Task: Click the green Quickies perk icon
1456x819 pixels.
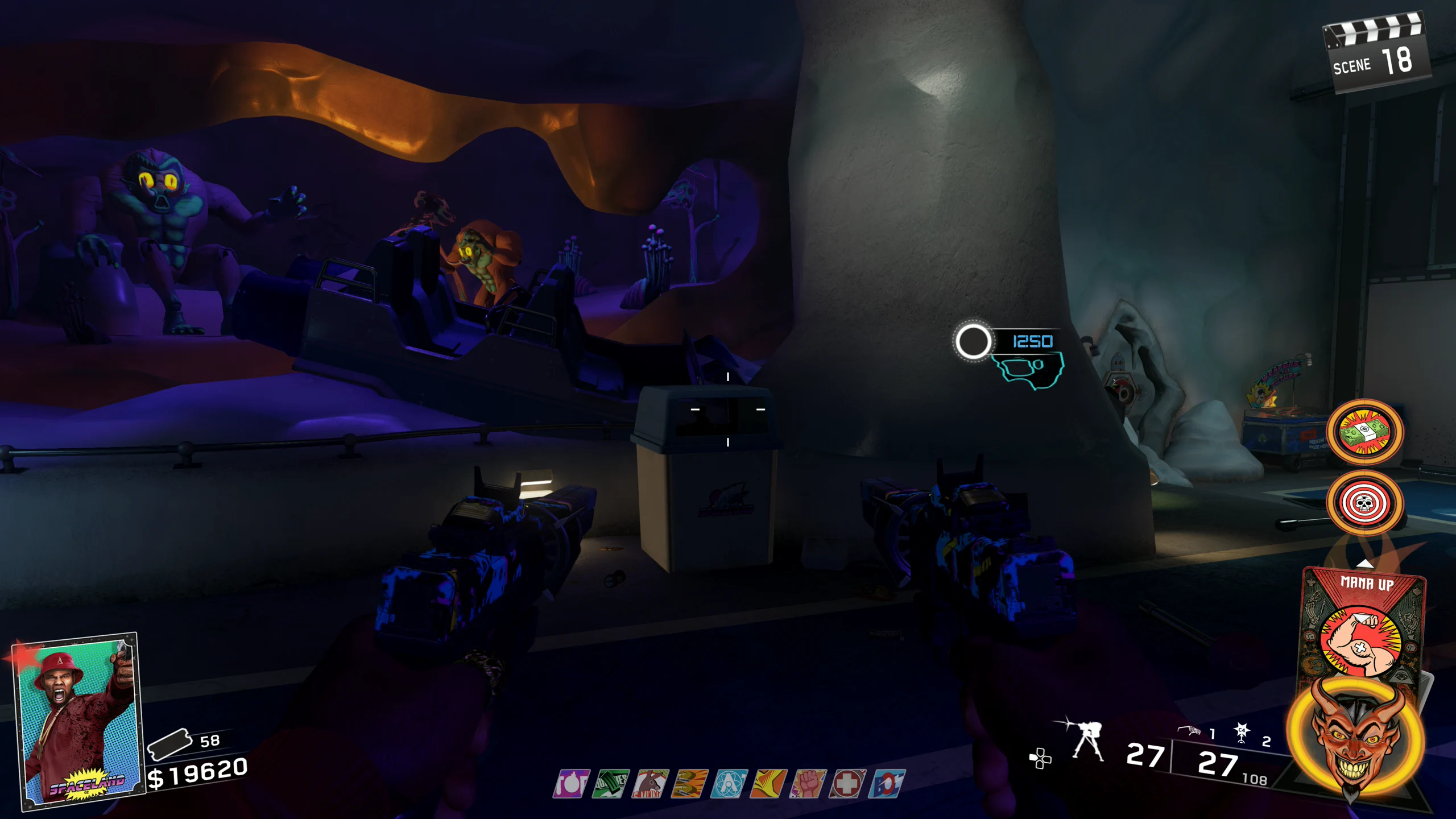Action: (611, 784)
